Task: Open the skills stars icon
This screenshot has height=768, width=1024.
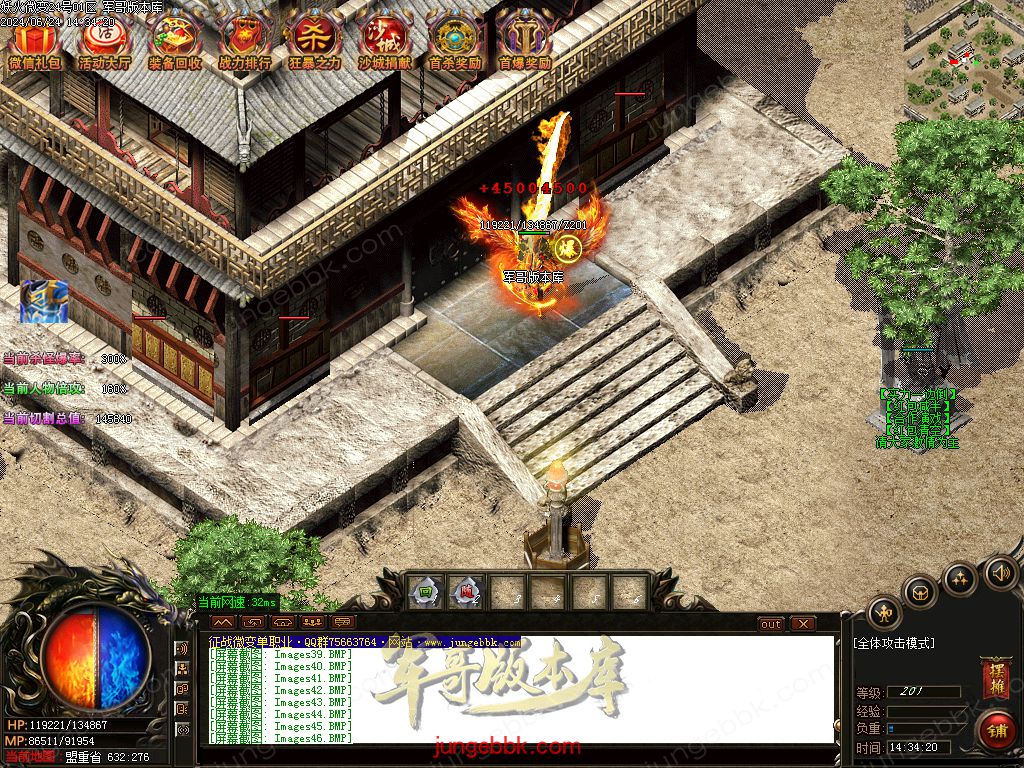Action: point(960,577)
